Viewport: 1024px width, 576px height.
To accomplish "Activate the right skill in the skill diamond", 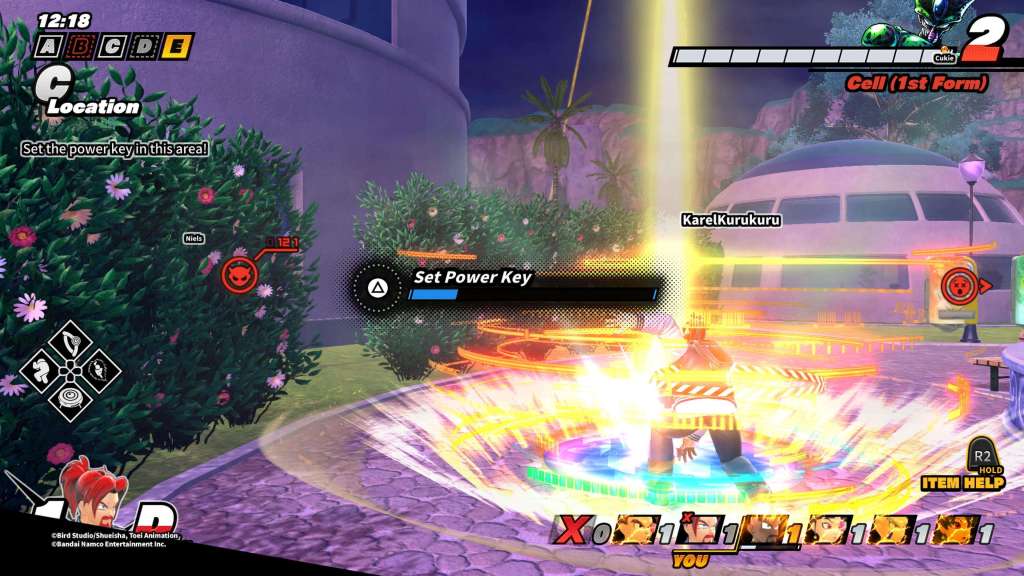I will click(x=98, y=371).
